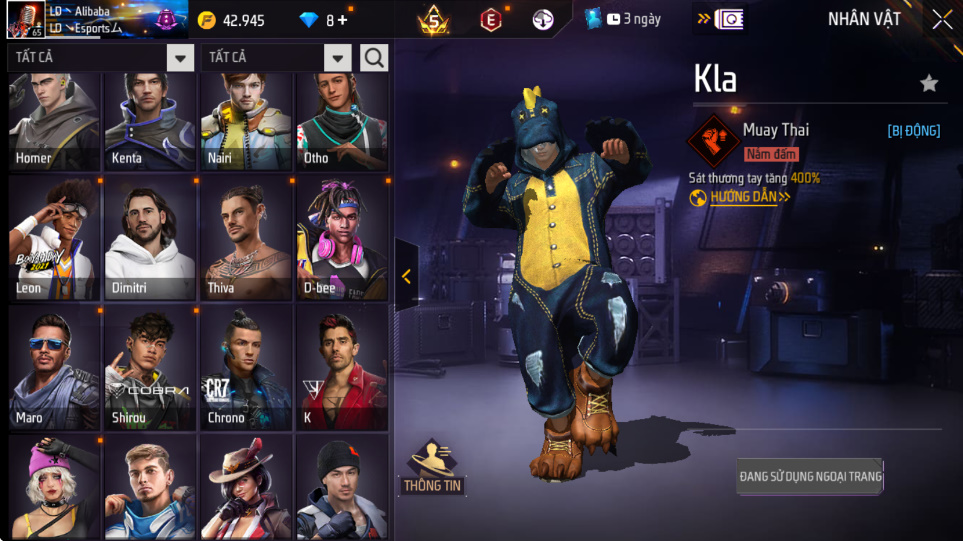The width and height of the screenshot is (963, 541).
Task: Collapse the character list with the arrow
Action: pos(406,277)
